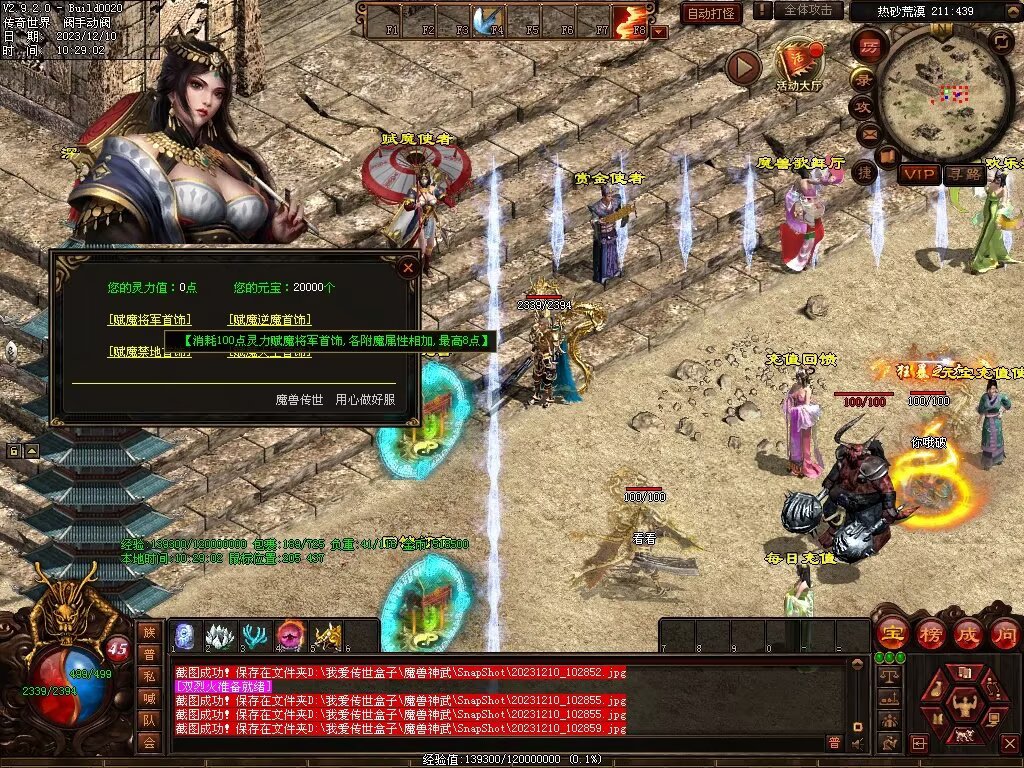The image size is (1024, 768).
Task: Use the white lotus item in slot 2
Action: coord(220,636)
